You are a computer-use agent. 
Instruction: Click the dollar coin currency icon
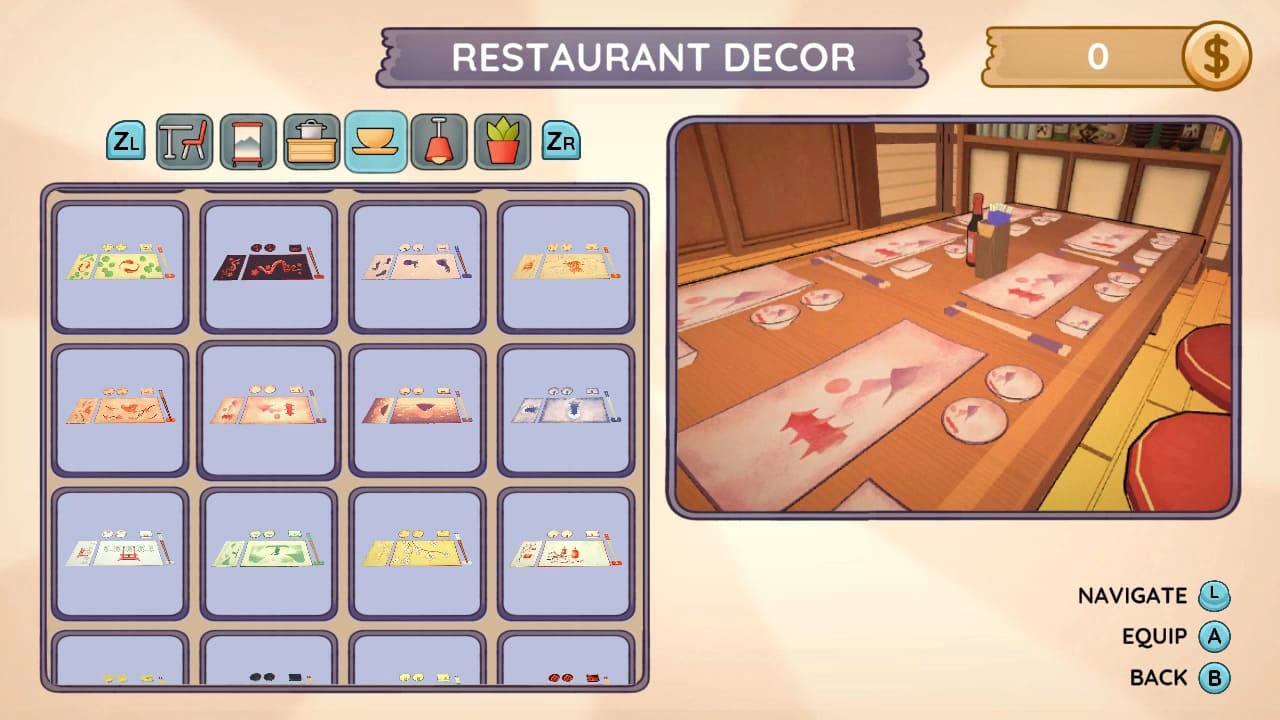[x=1216, y=57]
